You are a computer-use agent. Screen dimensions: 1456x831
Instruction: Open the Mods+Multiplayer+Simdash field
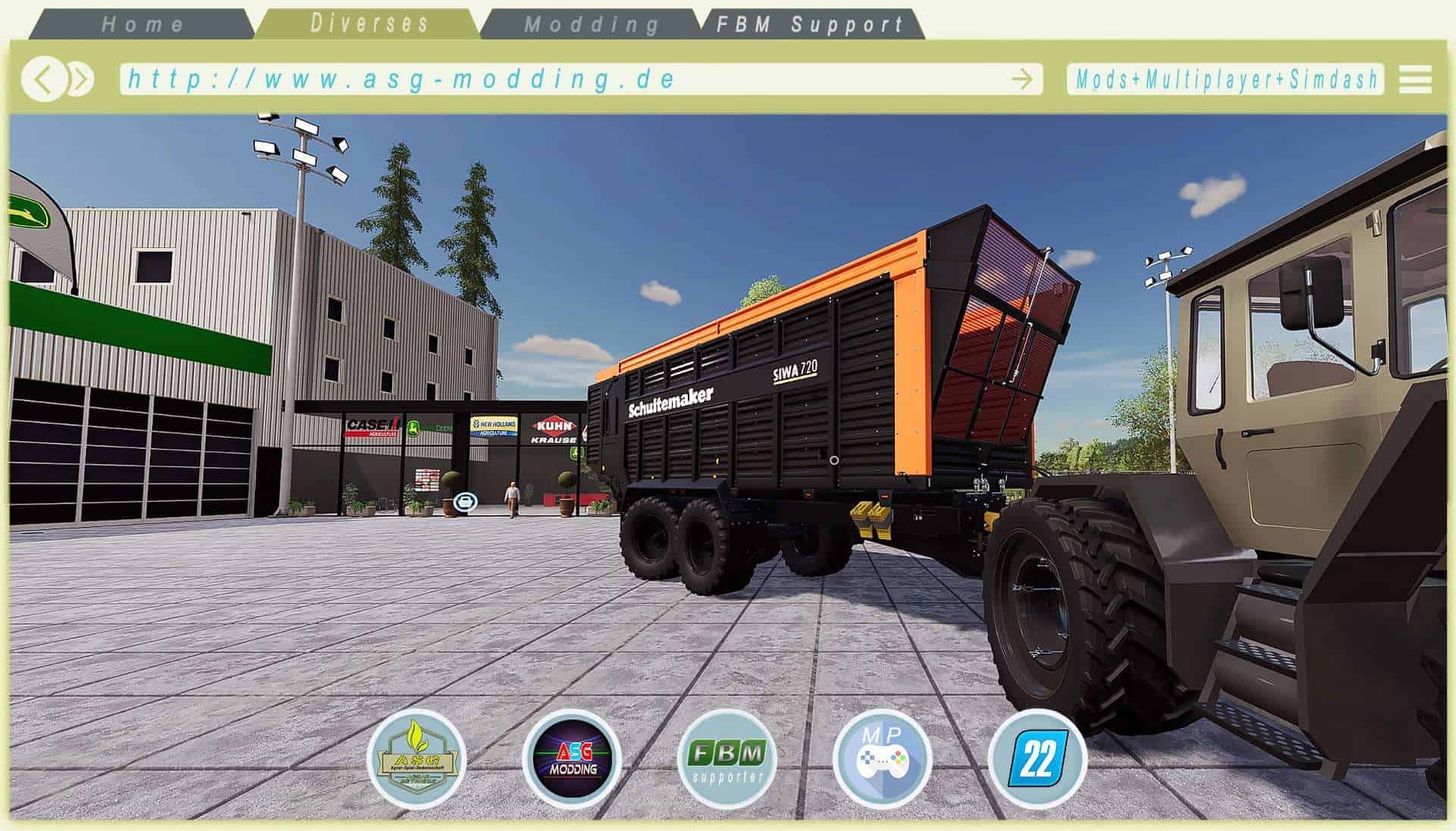(1225, 79)
